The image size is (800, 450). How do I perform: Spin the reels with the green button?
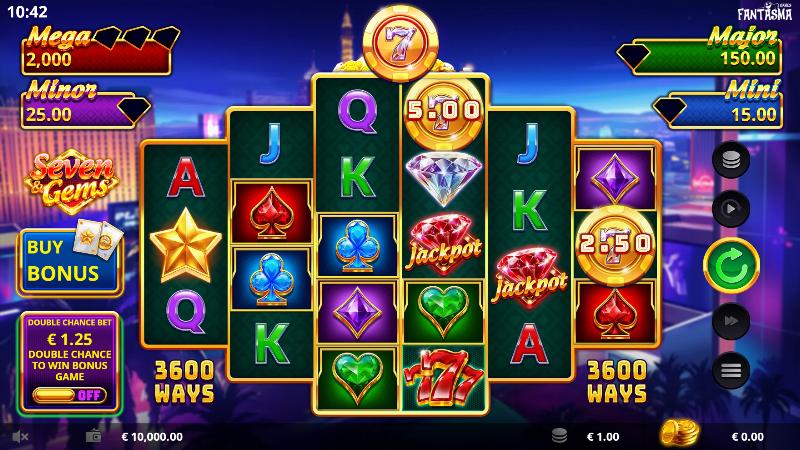click(x=731, y=264)
